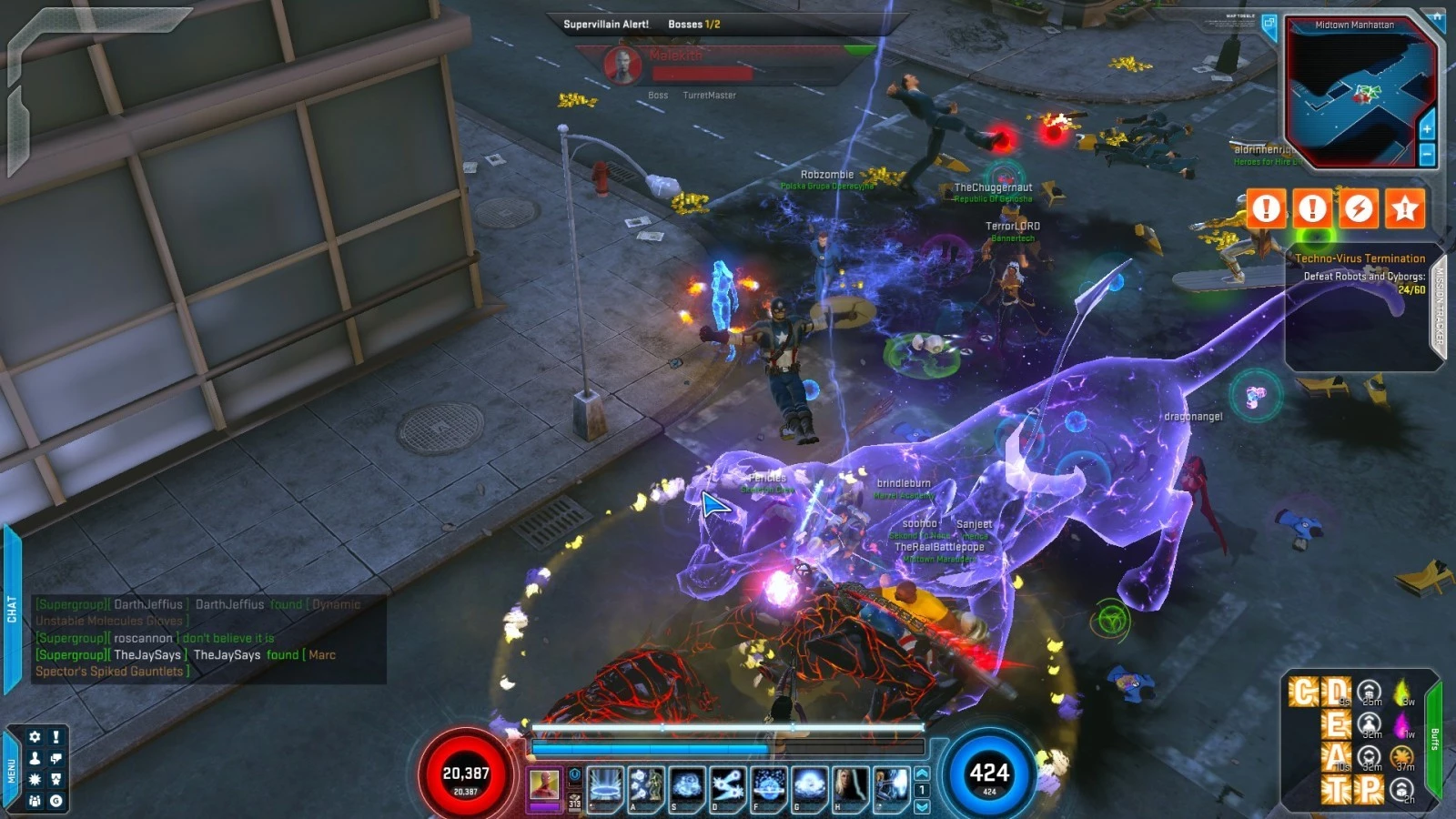Zoom out the minimap with minus button
Viewport: 1456px width, 819px height.
pos(1427,155)
